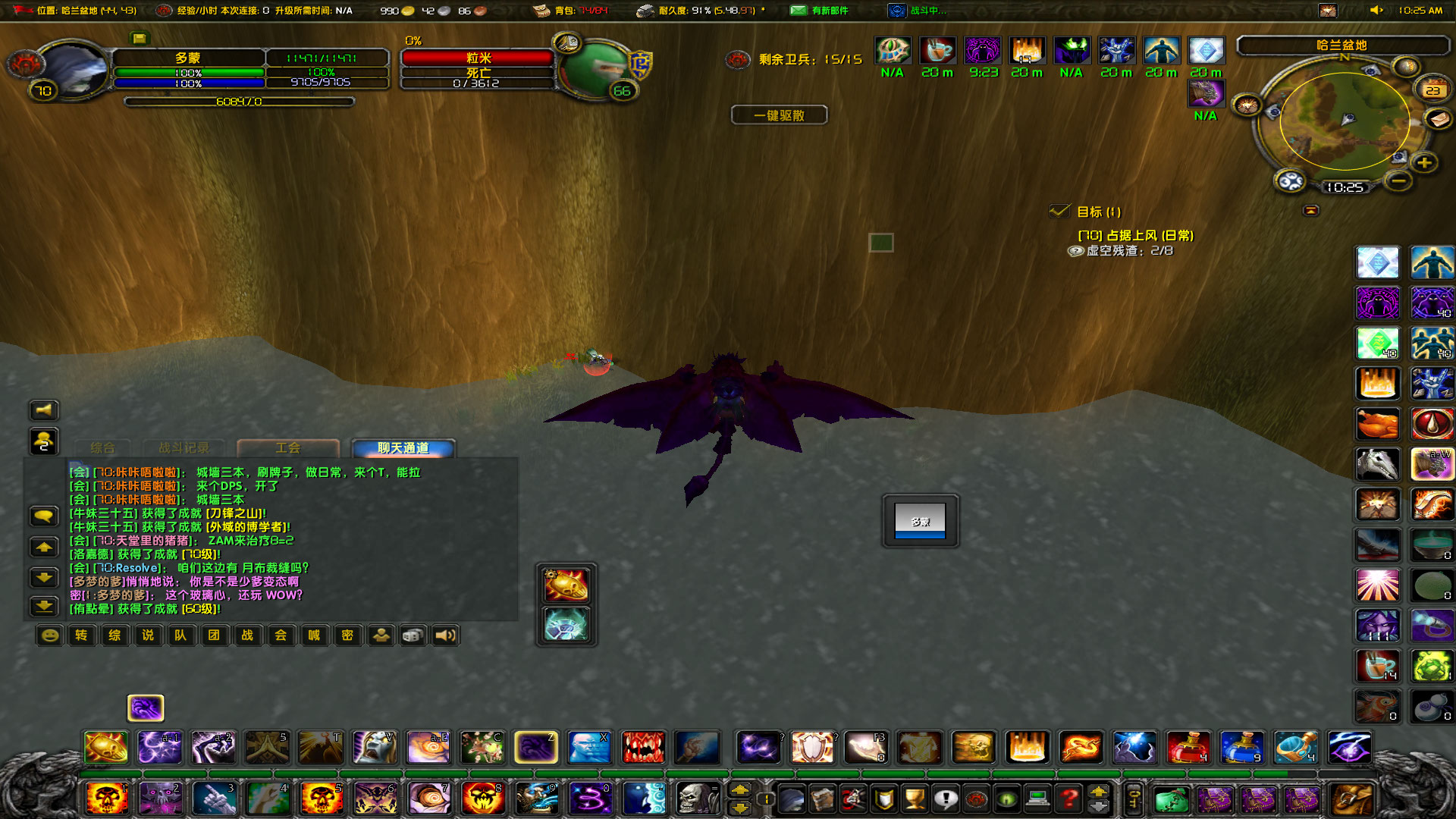Click the 有新邮件 new mail envelope icon
Viewport: 1456px width, 819px height.
[x=799, y=11]
